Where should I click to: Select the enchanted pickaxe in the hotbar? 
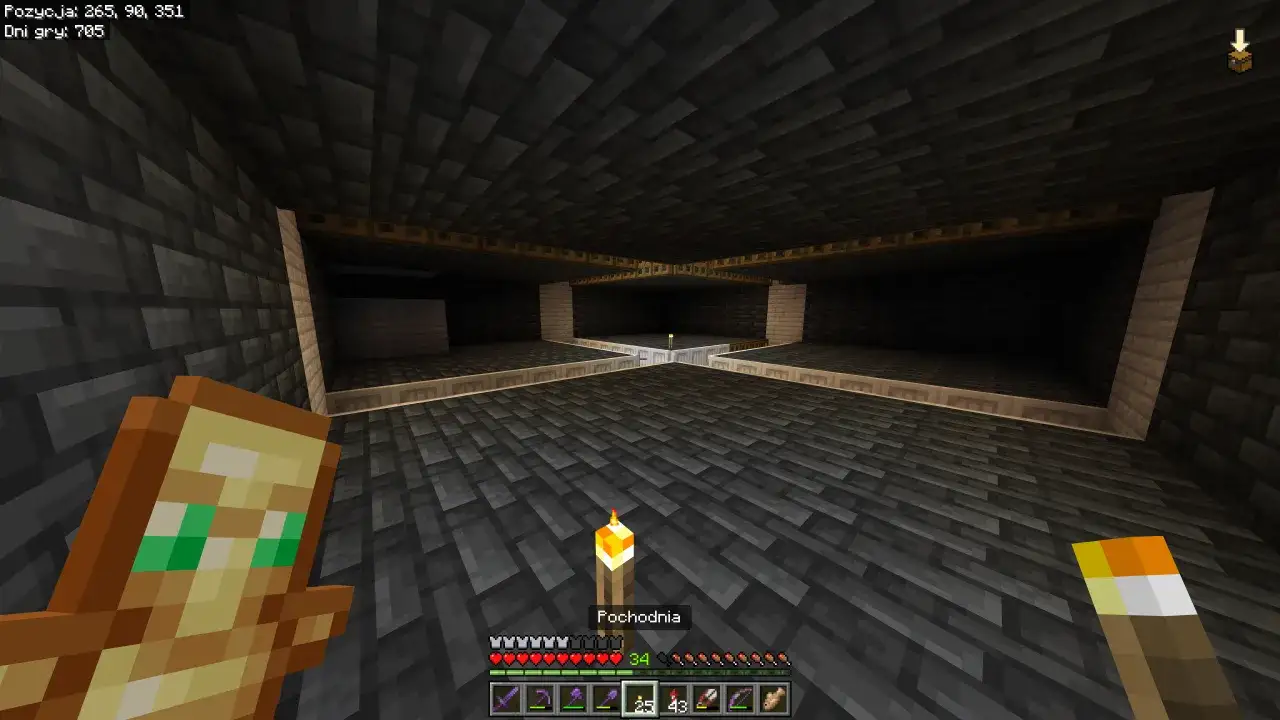point(540,700)
